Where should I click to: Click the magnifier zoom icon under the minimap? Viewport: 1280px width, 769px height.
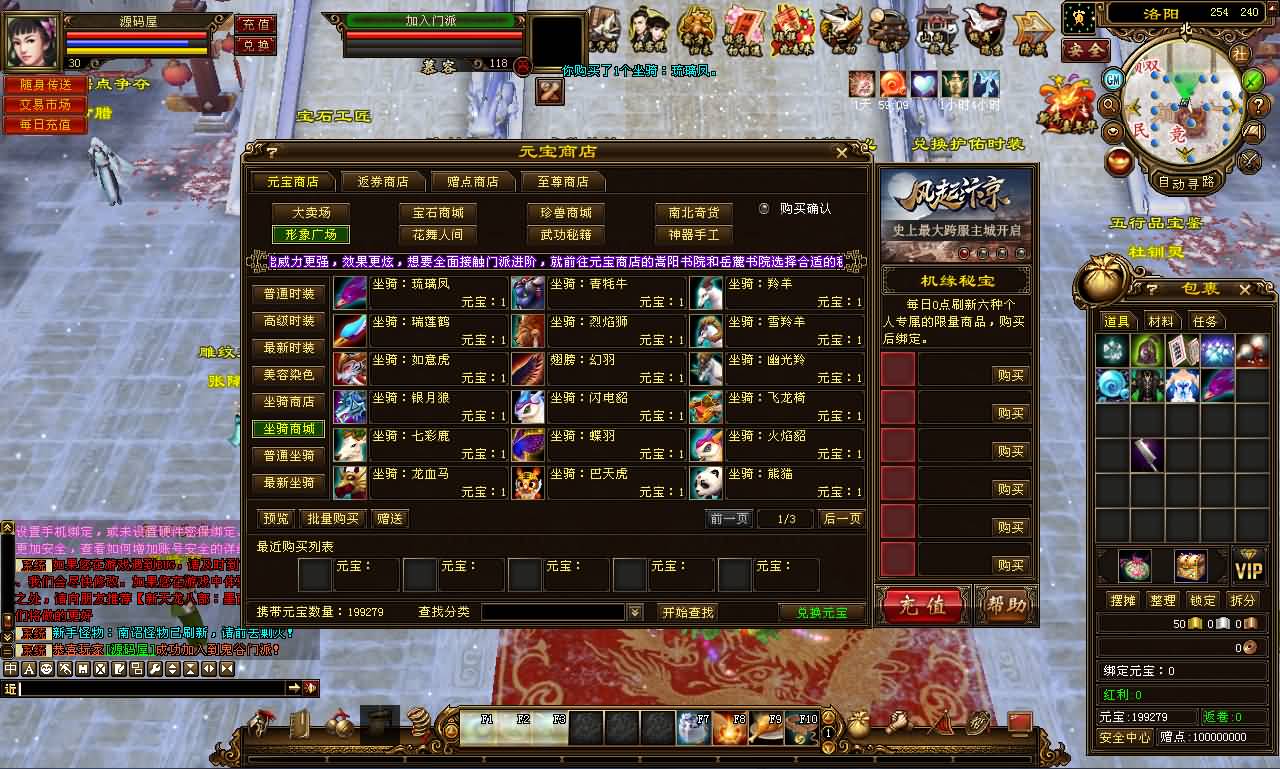click(1110, 104)
